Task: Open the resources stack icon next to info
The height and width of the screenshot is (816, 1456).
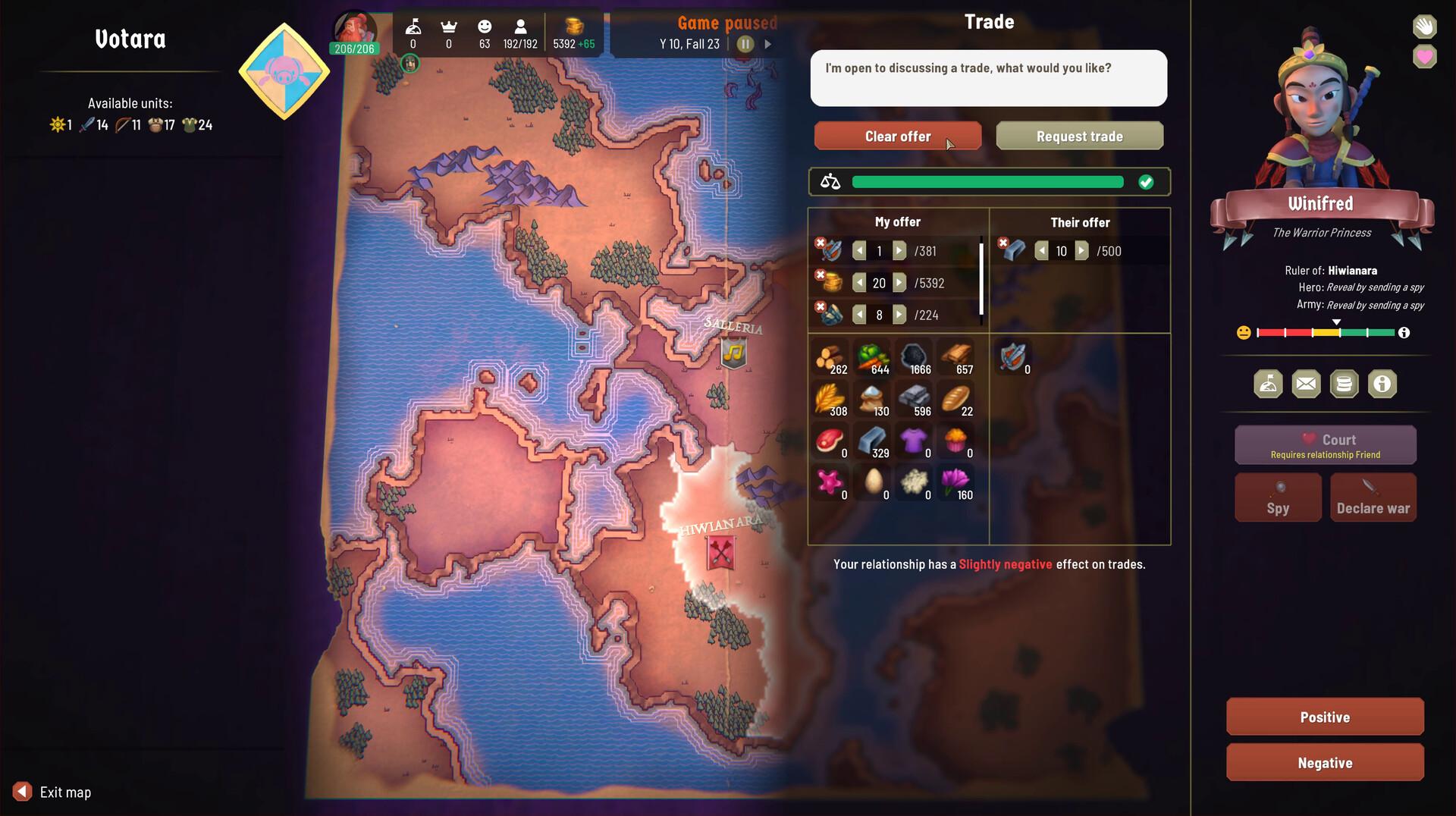Action: tap(1344, 384)
